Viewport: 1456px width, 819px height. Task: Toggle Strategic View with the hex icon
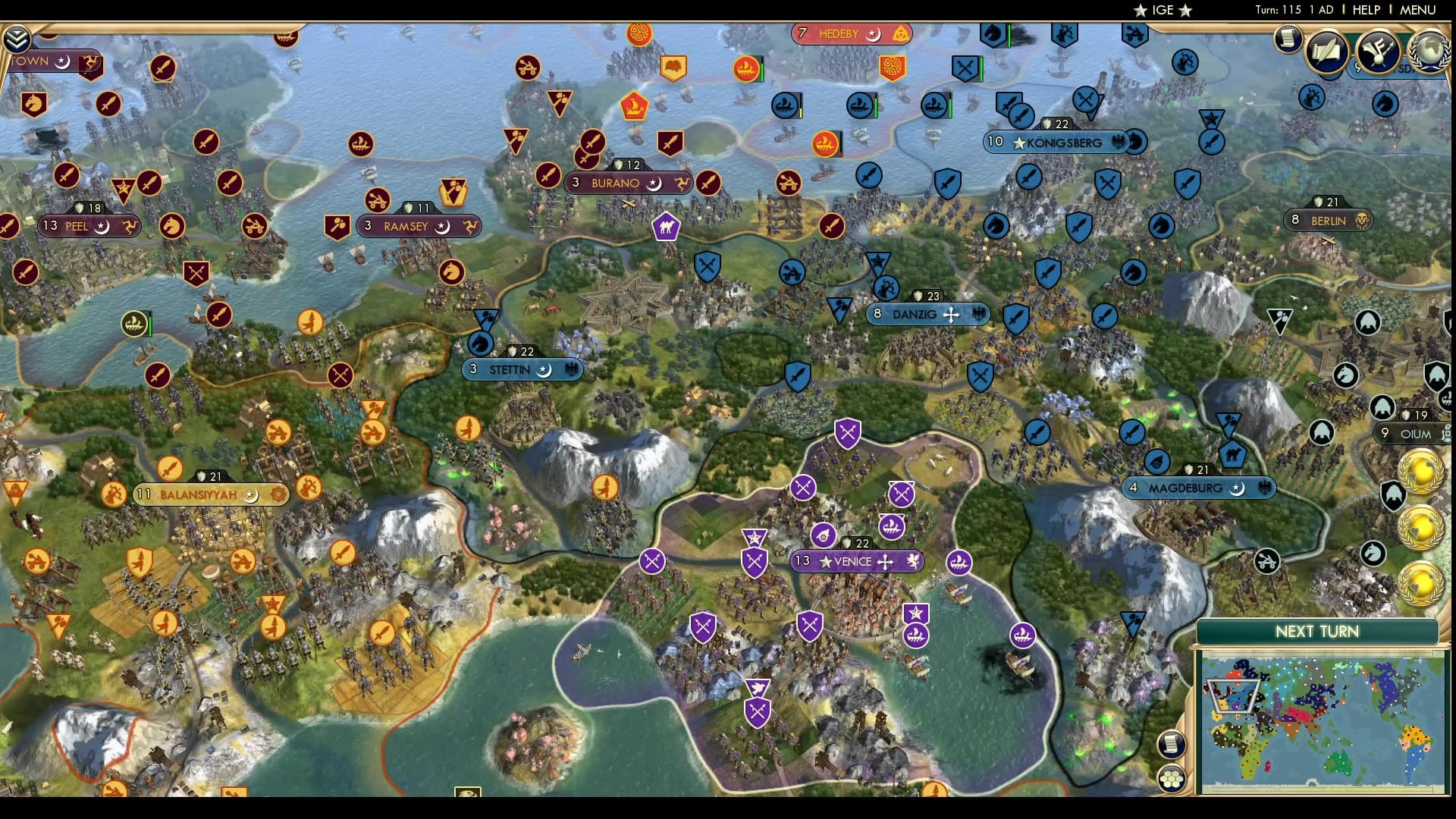pyautogui.click(x=1172, y=779)
